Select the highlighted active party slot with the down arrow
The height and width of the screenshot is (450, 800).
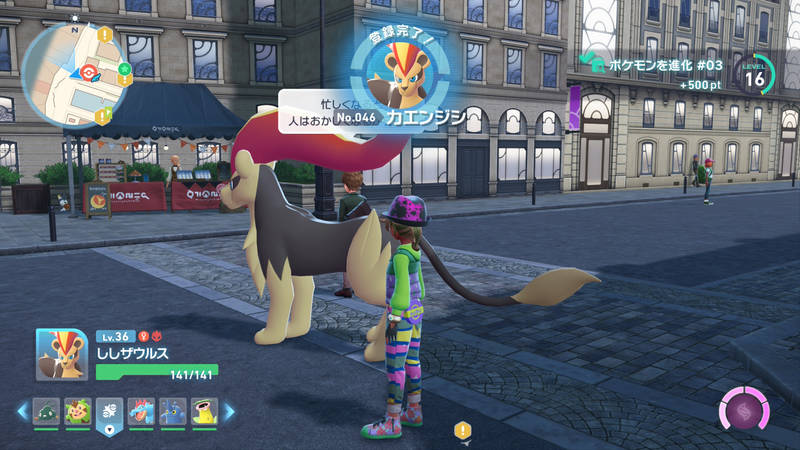click(109, 411)
